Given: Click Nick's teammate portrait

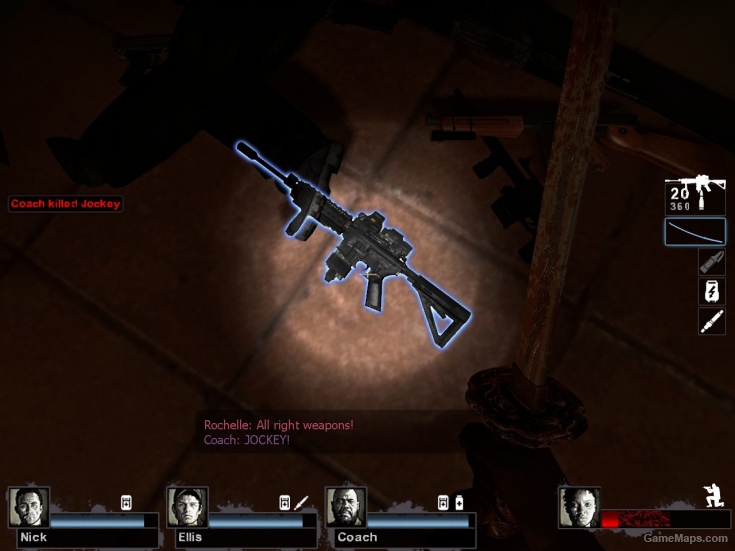Looking at the screenshot, I should [x=28, y=508].
